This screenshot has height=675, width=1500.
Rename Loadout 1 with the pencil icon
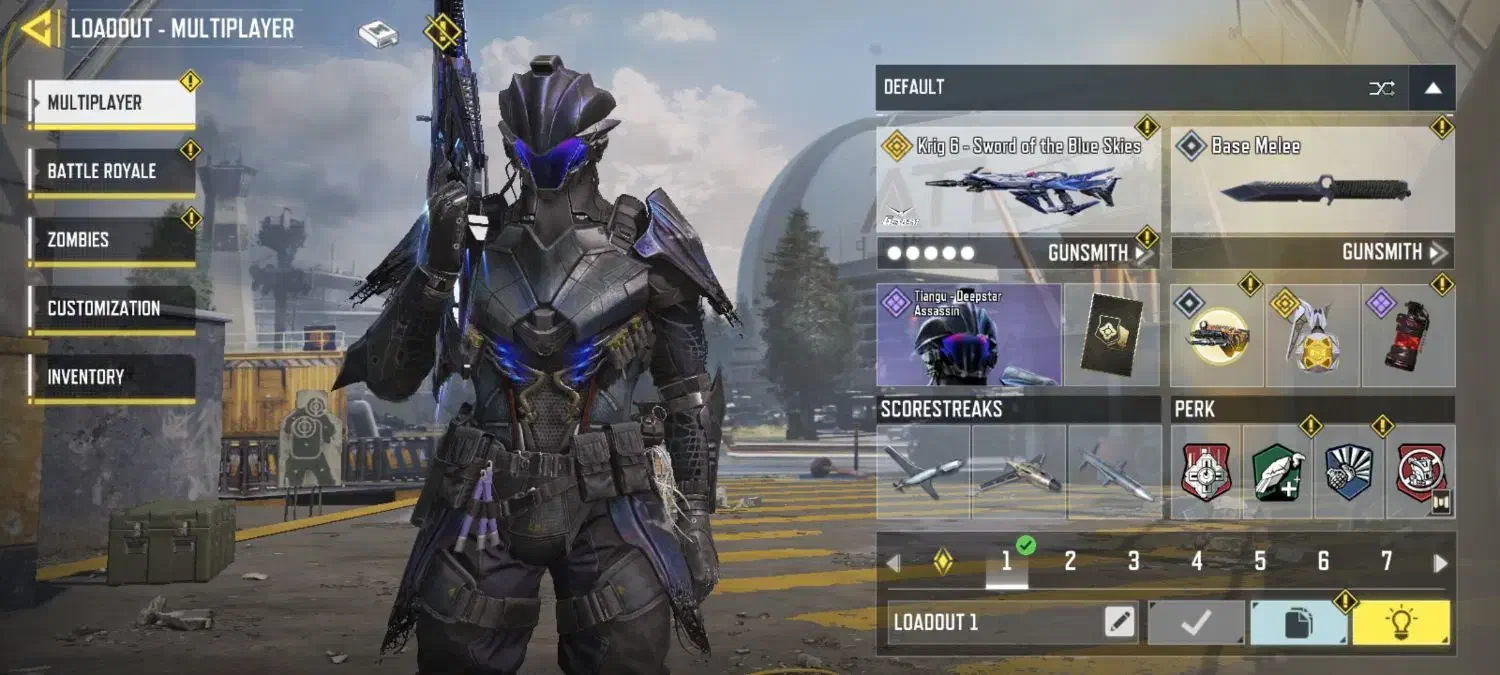pyautogui.click(x=1120, y=623)
